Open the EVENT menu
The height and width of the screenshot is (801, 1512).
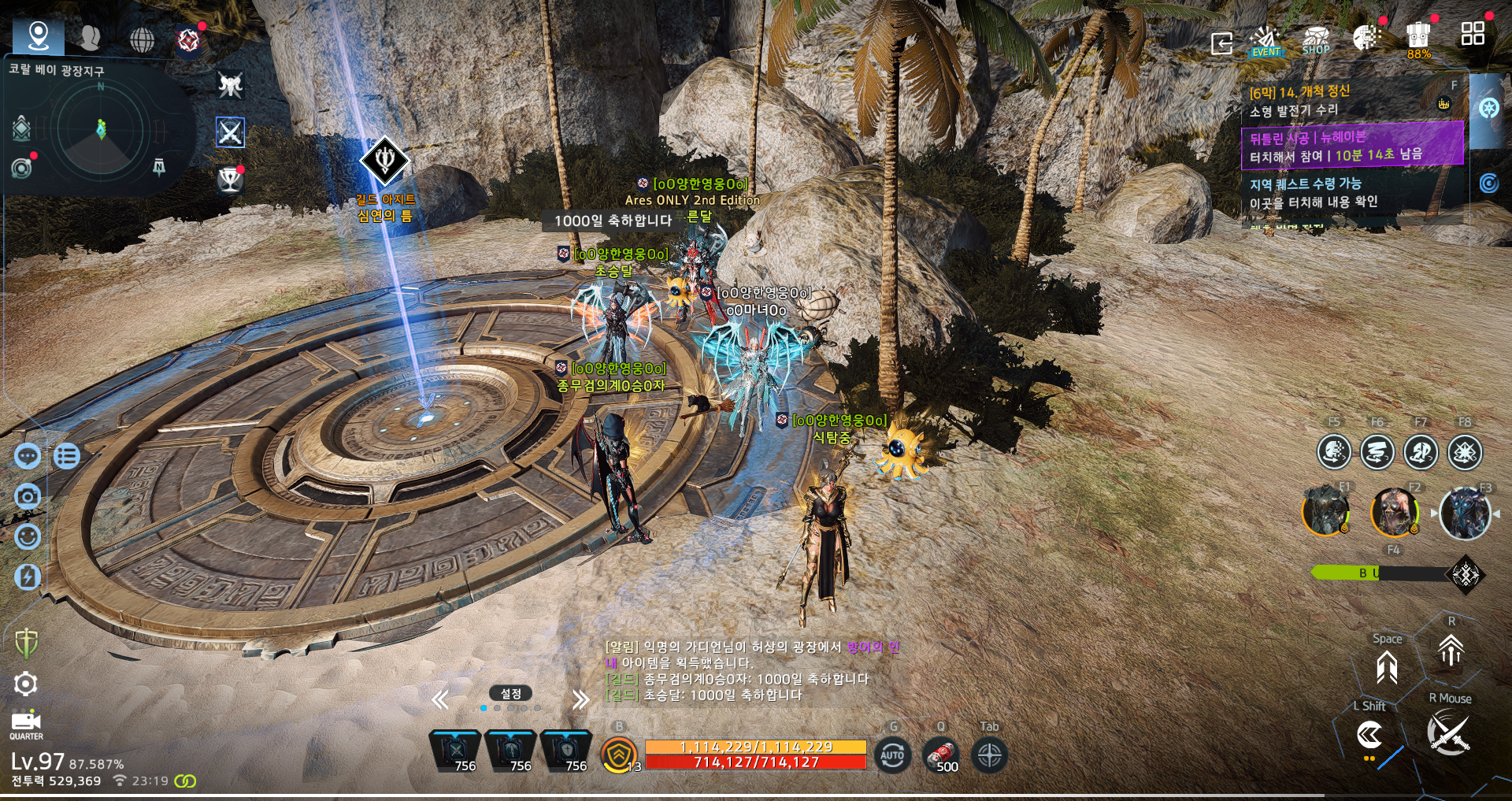point(1266,41)
